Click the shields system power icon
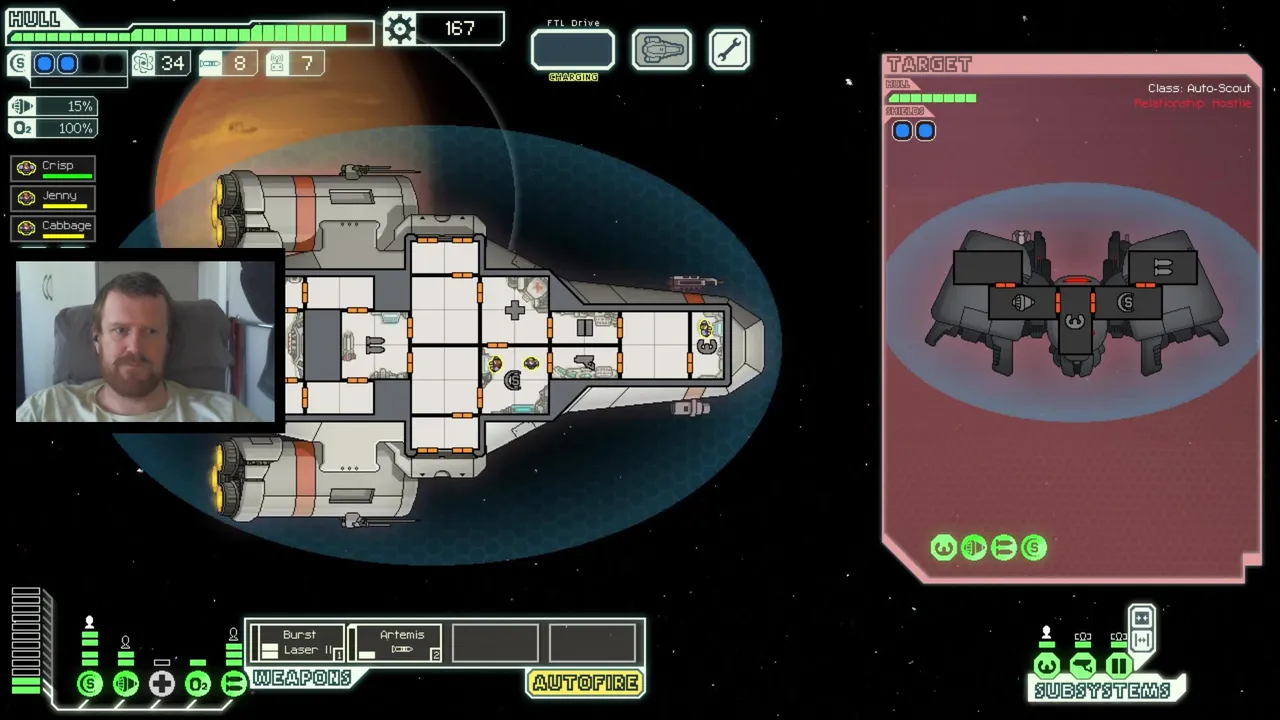 (x=90, y=684)
